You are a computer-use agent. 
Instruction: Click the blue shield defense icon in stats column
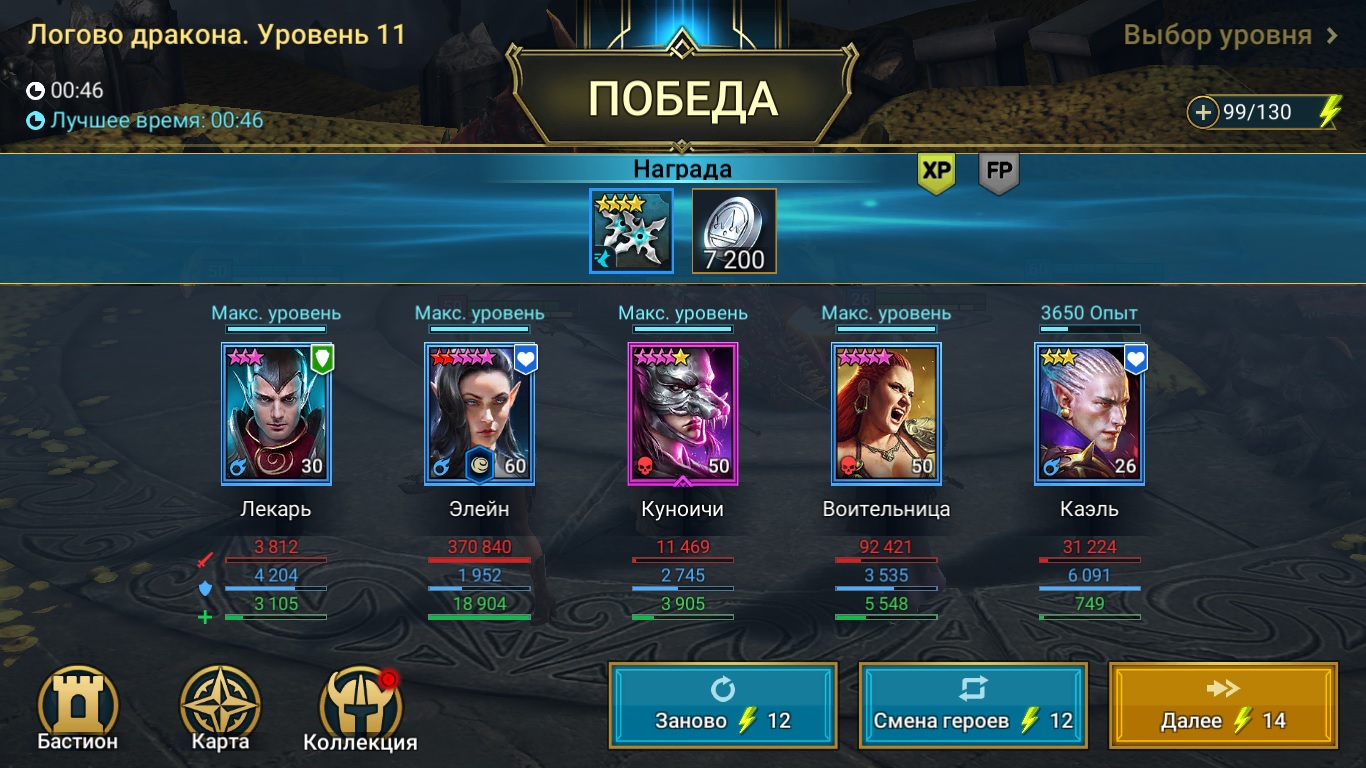pyautogui.click(x=207, y=589)
